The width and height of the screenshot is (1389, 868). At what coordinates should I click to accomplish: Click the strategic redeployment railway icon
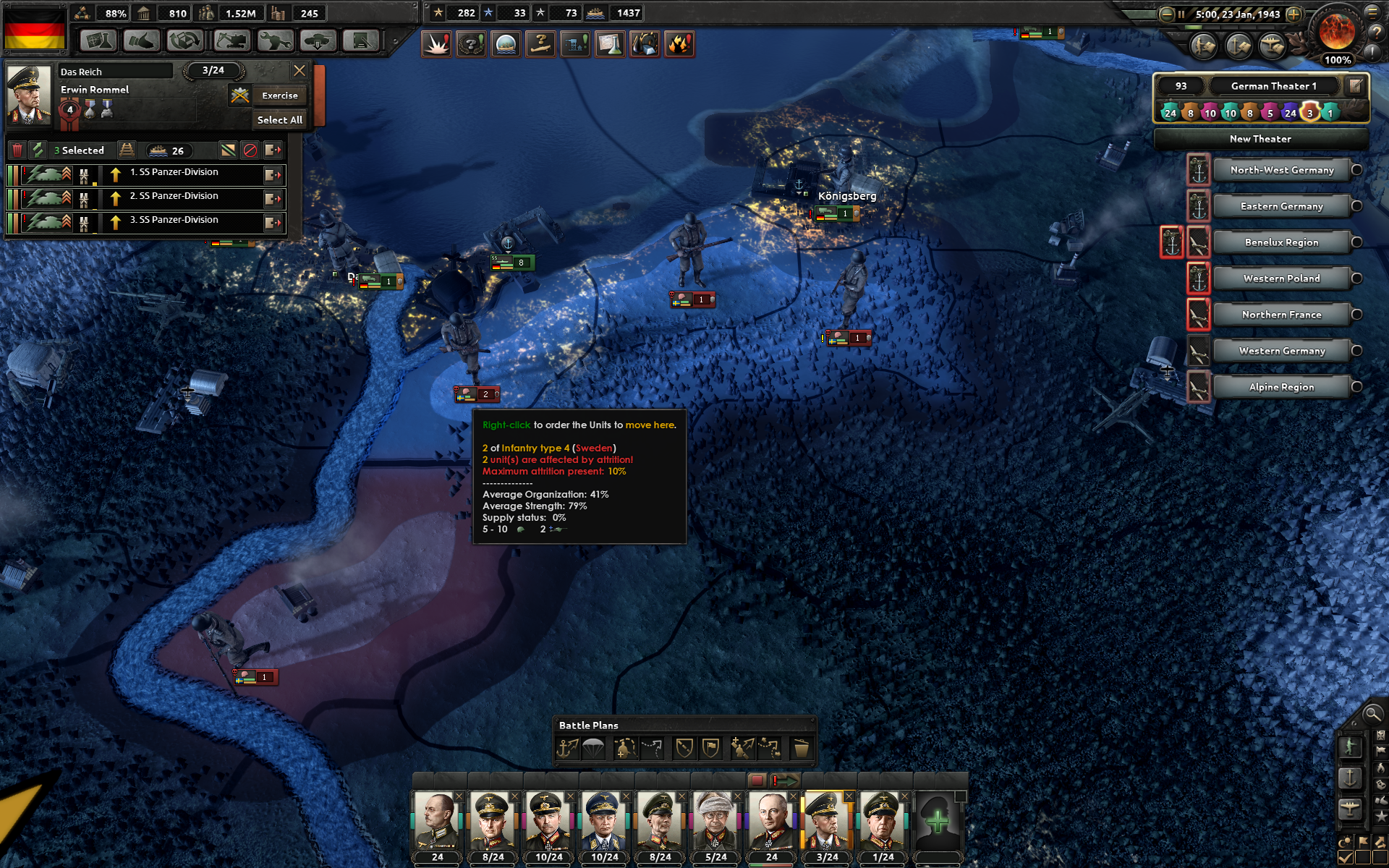click(x=127, y=150)
